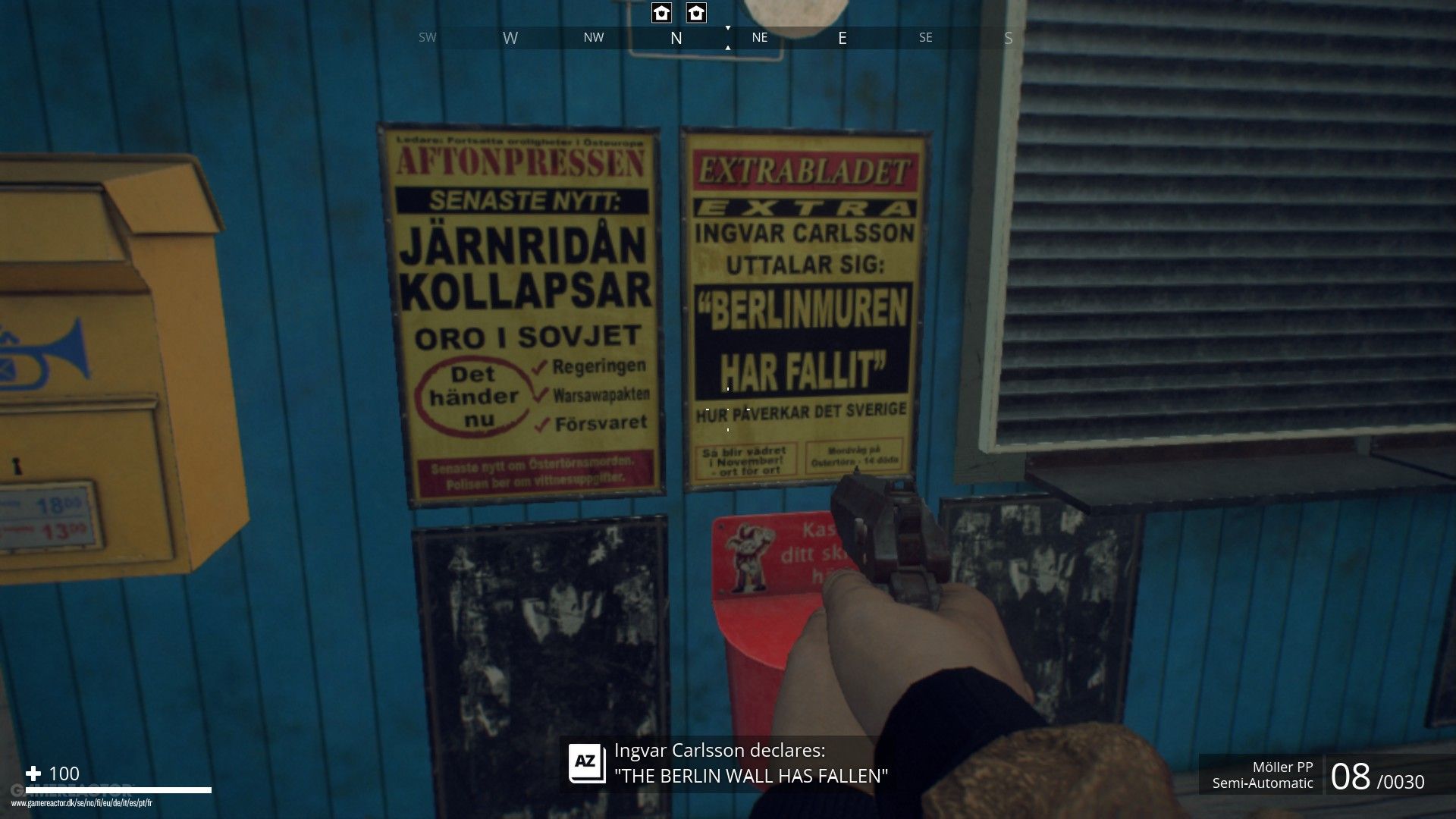Click the AZ translation icon

click(x=587, y=763)
